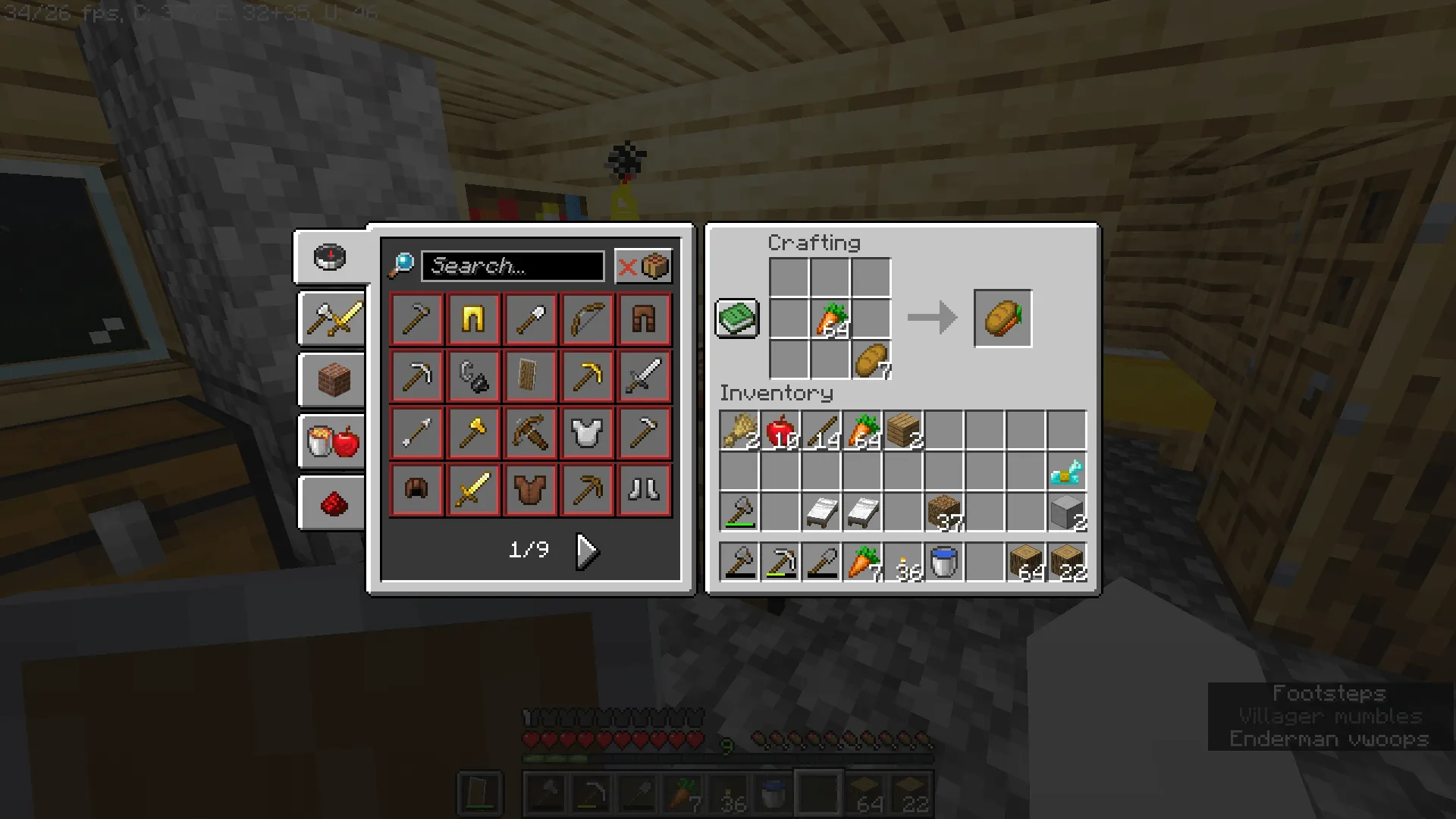The width and height of the screenshot is (1456, 819).
Task: Select the iron sword recipe
Action: point(644,375)
